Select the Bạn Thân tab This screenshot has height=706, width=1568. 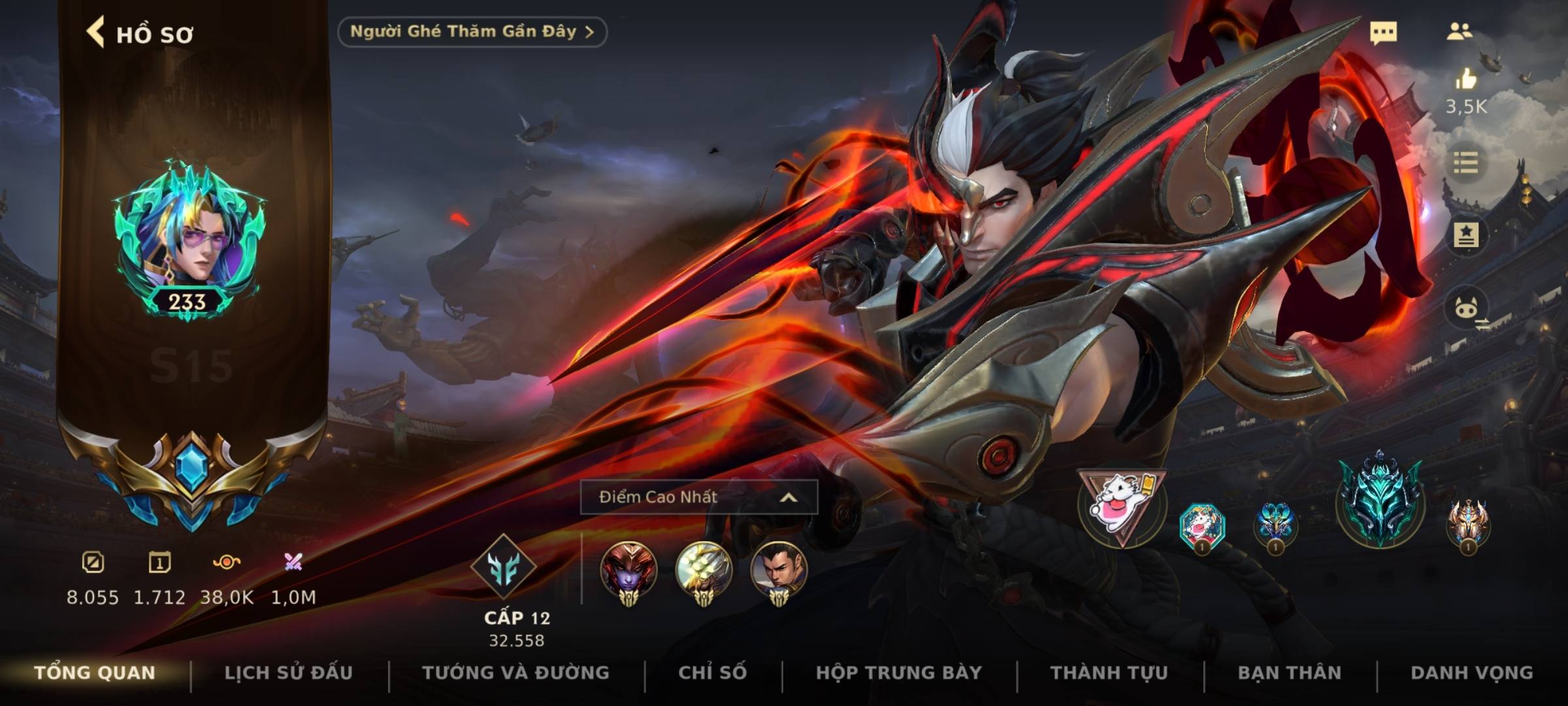1289,673
